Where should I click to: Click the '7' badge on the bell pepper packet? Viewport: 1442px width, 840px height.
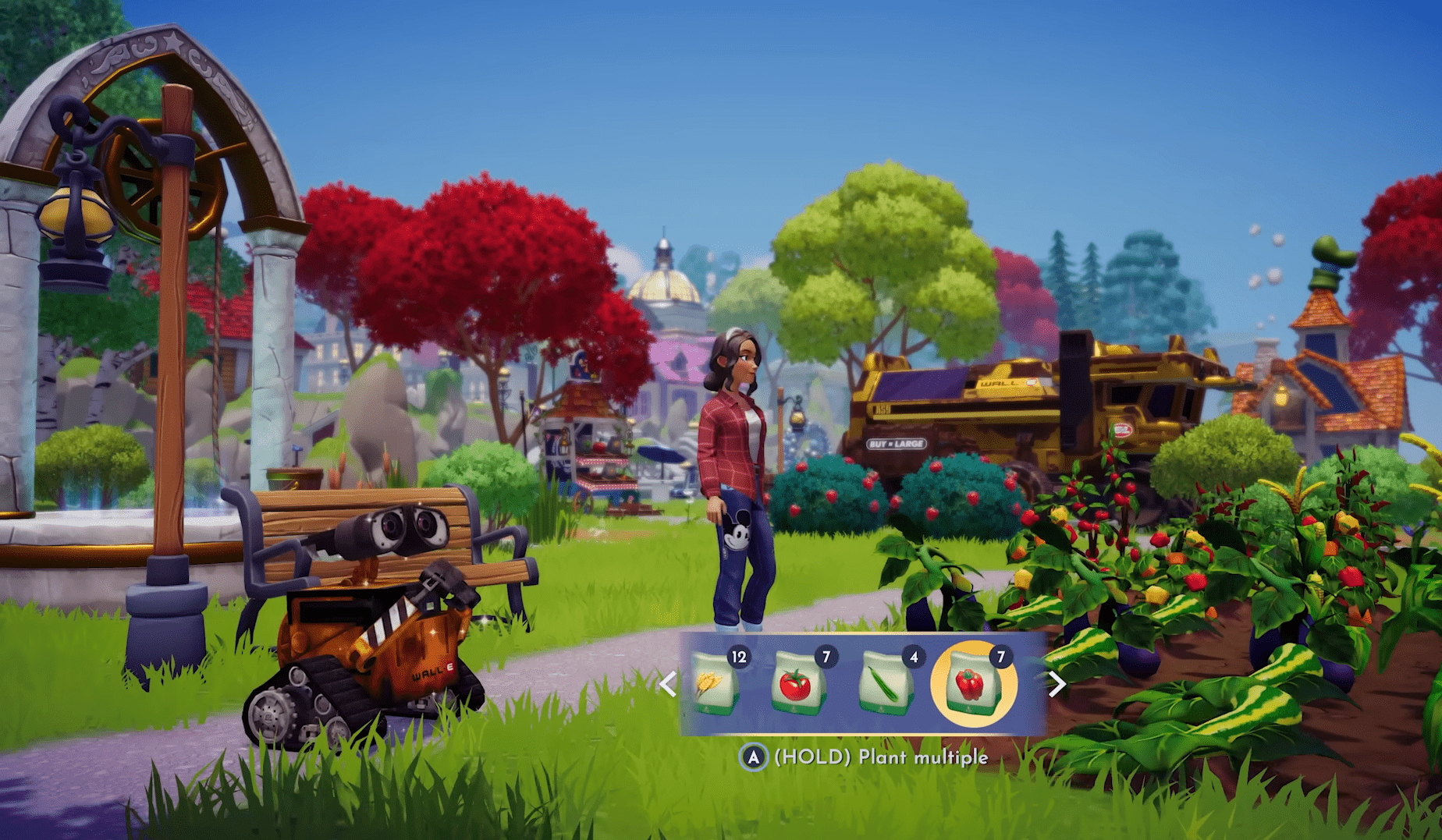pyautogui.click(x=1000, y=657)
